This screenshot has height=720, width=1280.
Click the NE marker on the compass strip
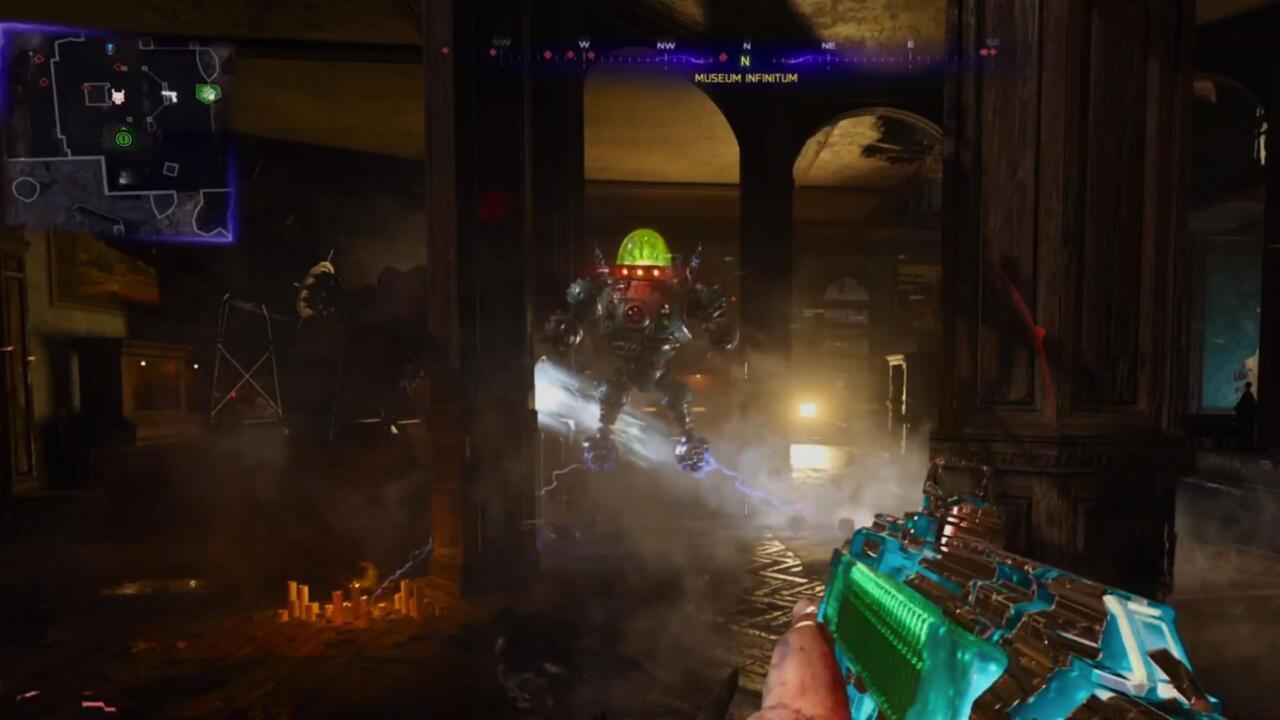point(828,46)
